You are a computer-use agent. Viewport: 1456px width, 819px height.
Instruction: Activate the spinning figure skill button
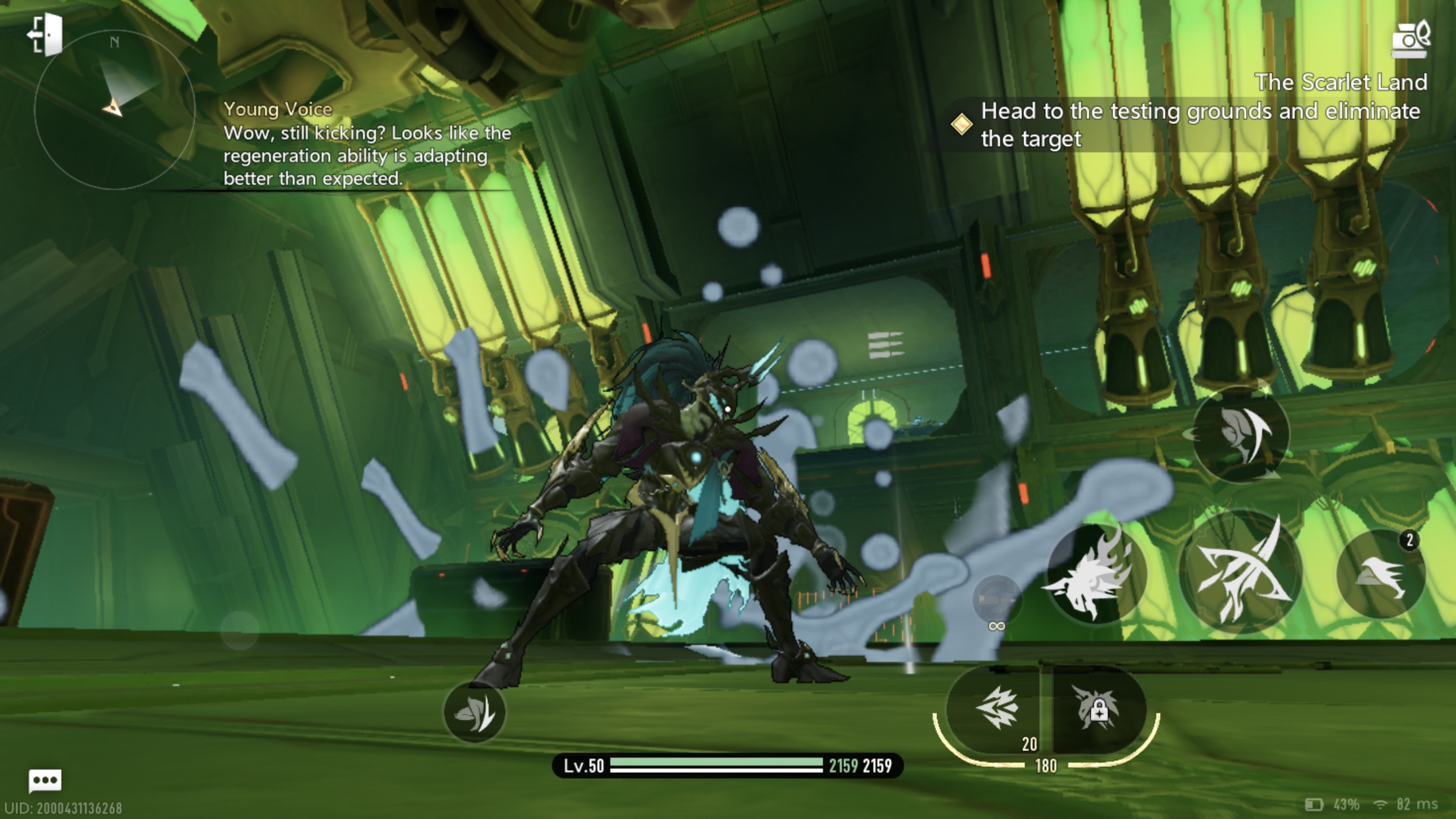pyautogui.click(x=1241, y=434)
